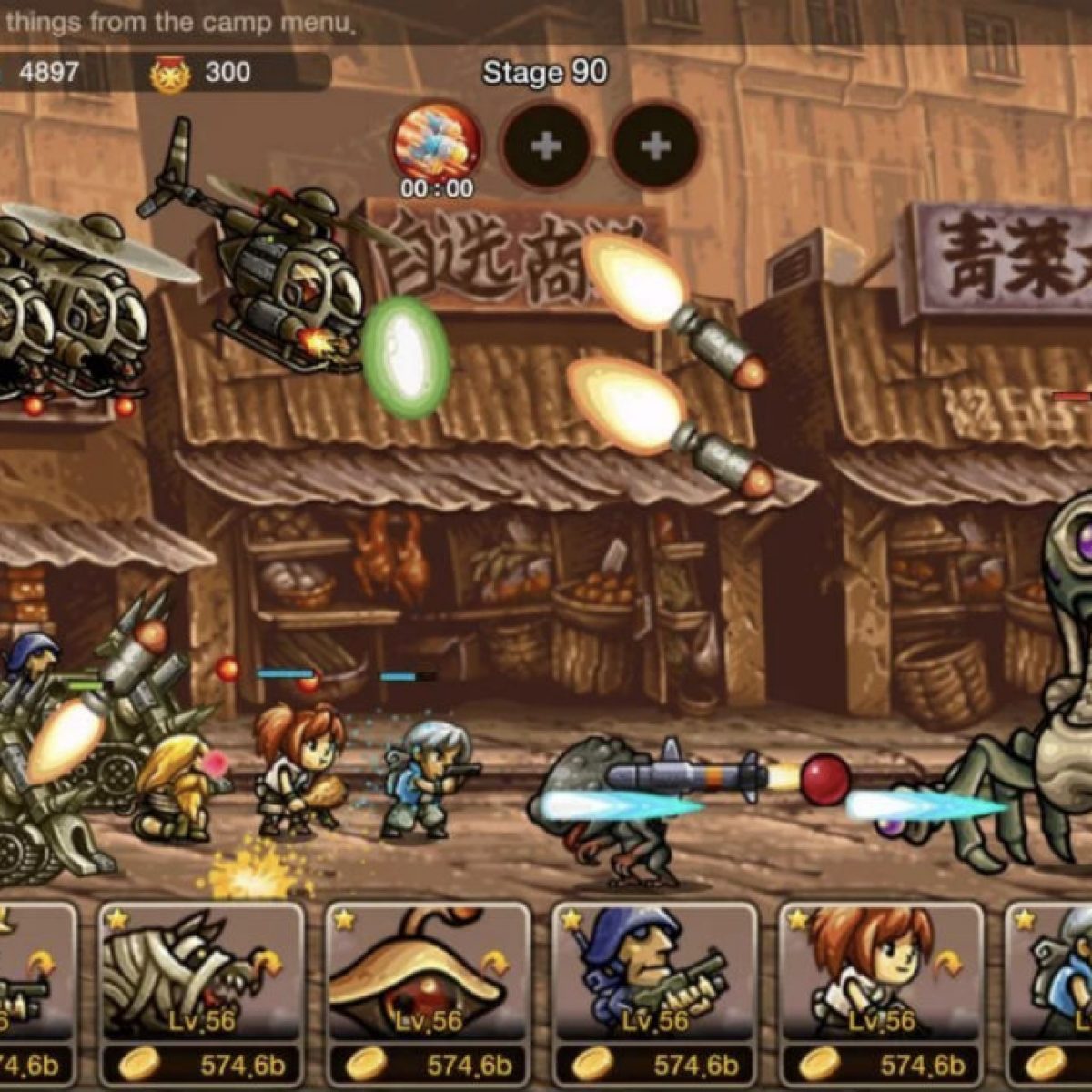Screen dimensions: 1092x1092
Task: Pick the red-haired girl unit card
Action: [x=881, y=974]
